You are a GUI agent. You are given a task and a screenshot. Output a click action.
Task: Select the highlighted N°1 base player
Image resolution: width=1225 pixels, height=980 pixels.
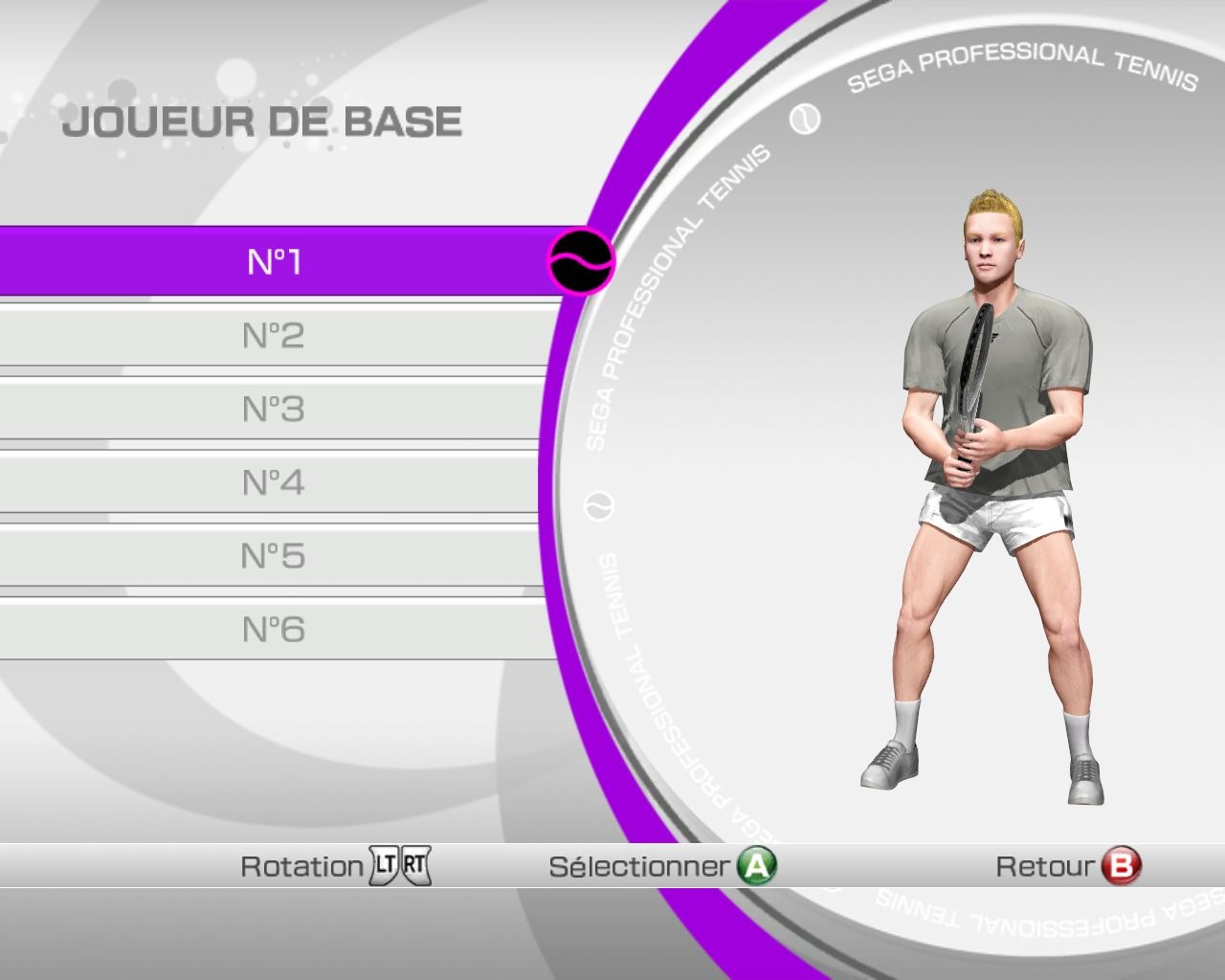click(x=275, y=261)
